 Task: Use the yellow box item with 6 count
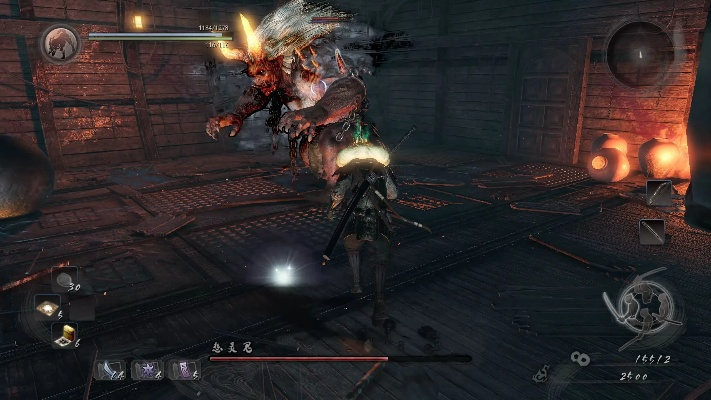pos(68,336)
